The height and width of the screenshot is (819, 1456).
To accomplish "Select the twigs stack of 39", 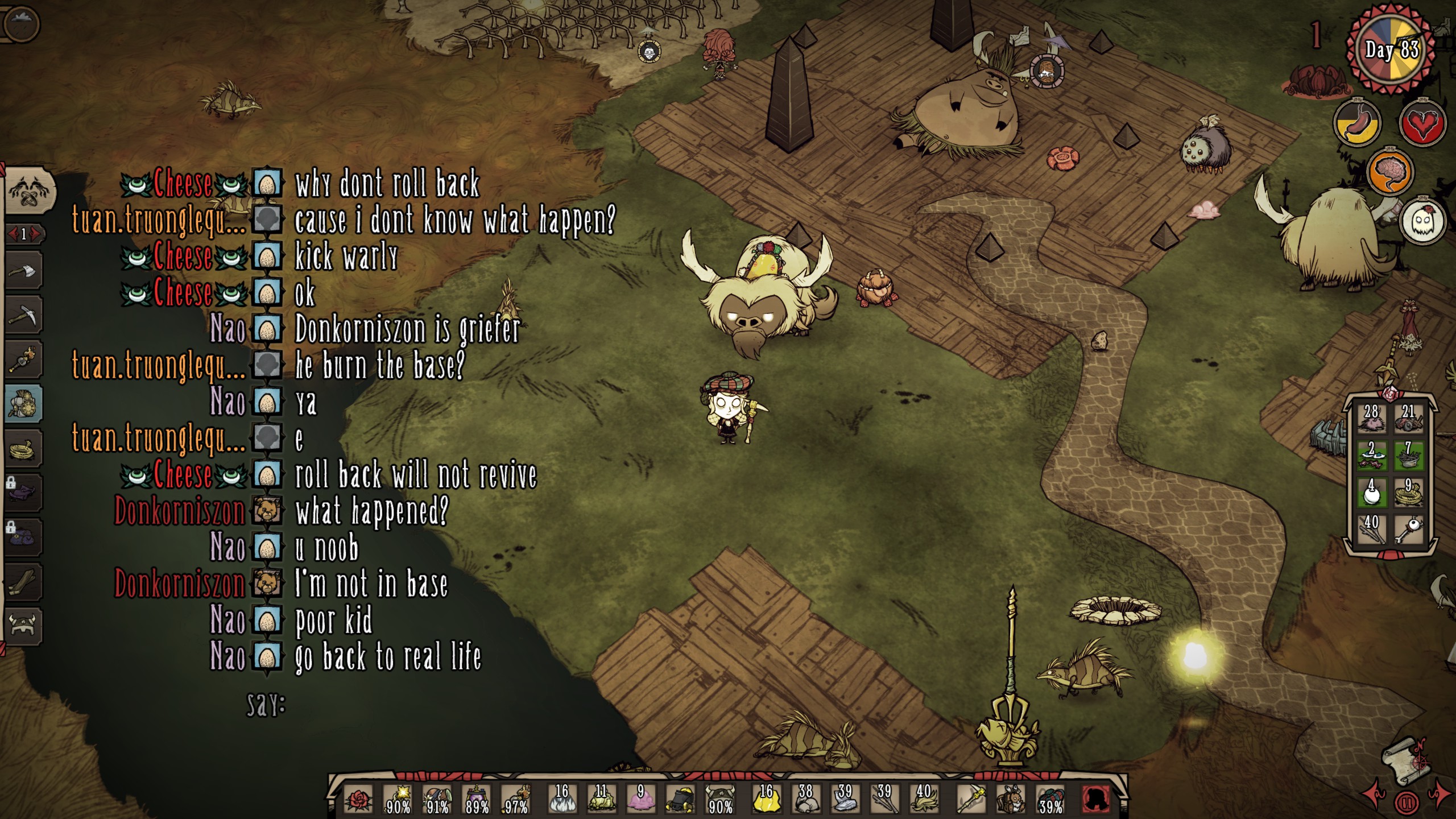I will [x=883, y=800].
